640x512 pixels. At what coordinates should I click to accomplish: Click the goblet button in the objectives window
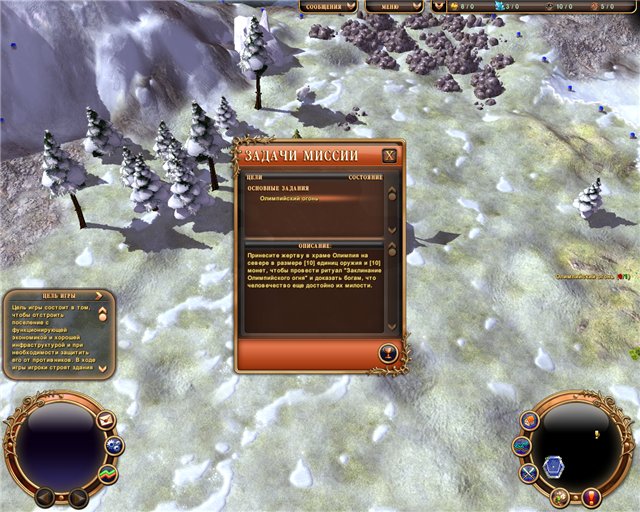[x=389, y=352]
